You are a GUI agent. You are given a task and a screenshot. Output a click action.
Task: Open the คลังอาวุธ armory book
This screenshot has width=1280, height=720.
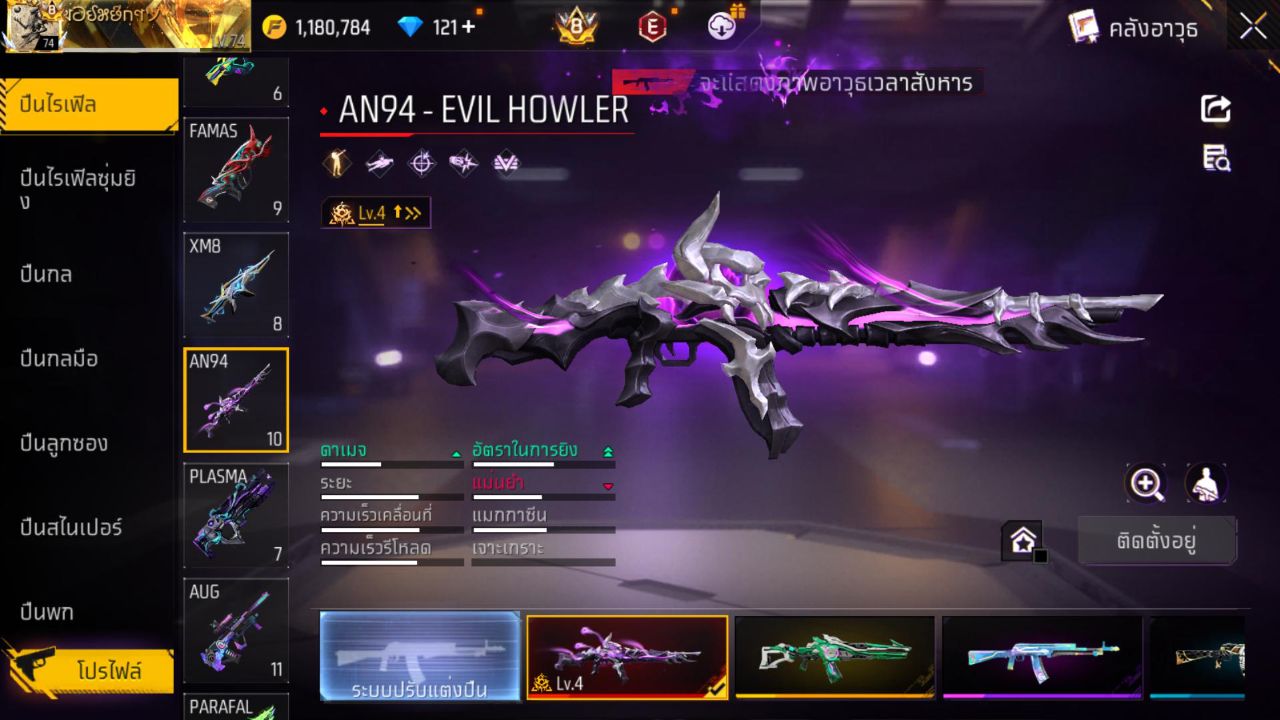point(1133,27)
